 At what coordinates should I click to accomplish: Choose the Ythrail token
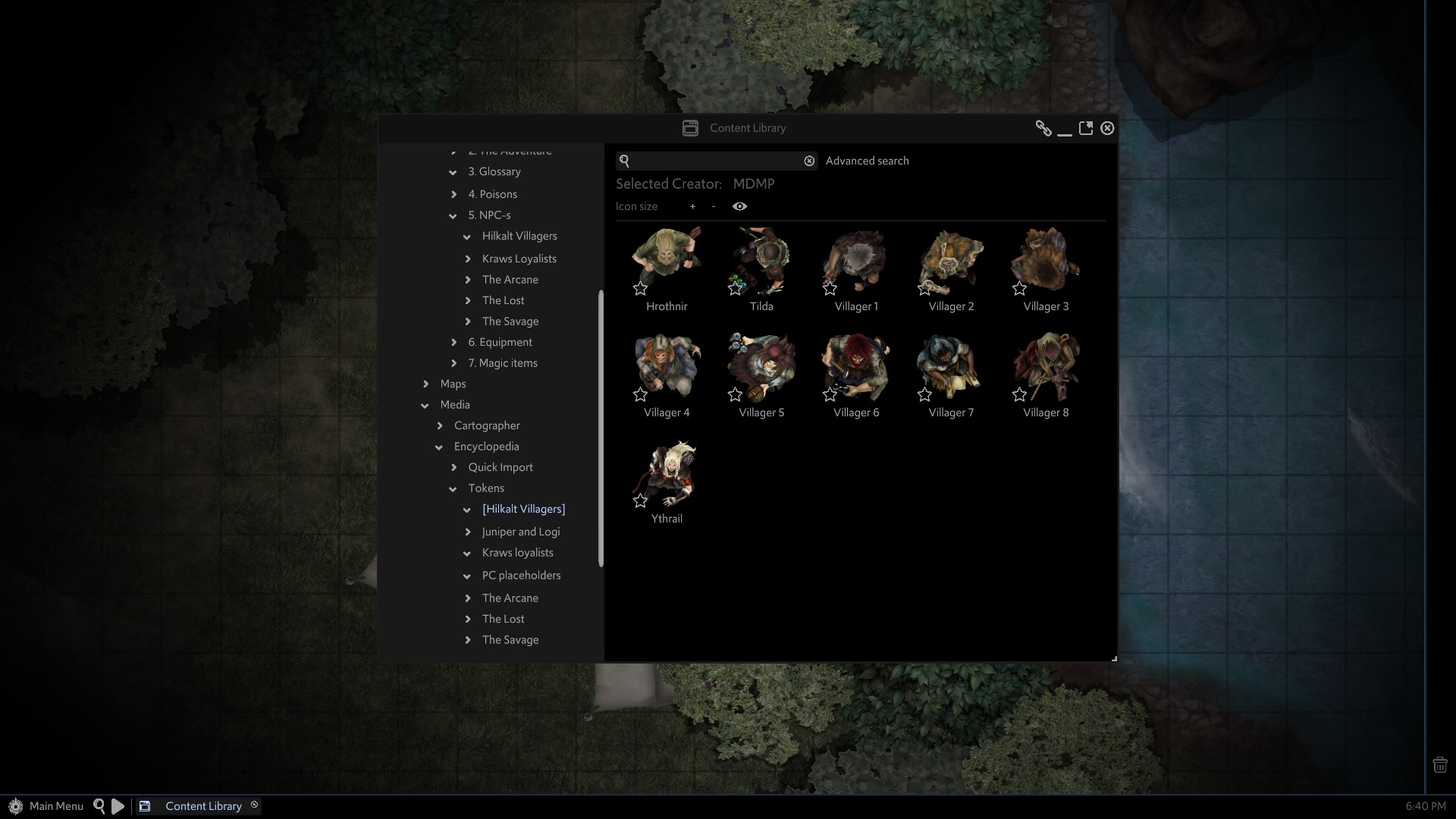click(x=667, y=474)
